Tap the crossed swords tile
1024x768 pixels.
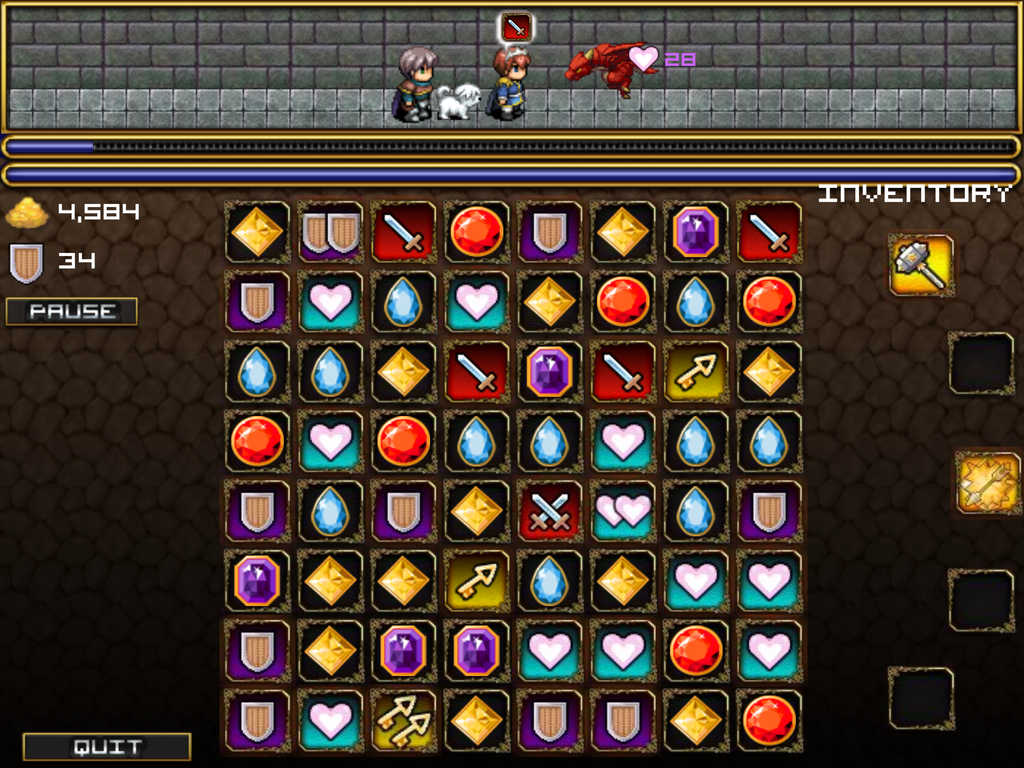[x=549, y=510]
